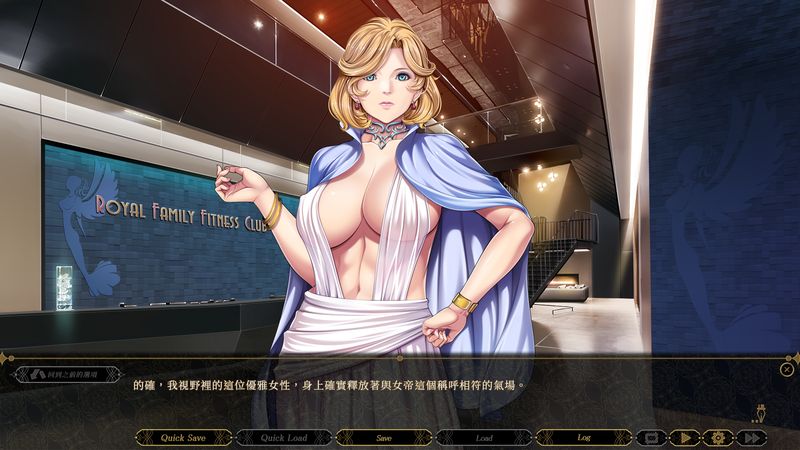Choose Quick Load from the bottom bar
Screen dimensions: 800x450
coord(283,437)
